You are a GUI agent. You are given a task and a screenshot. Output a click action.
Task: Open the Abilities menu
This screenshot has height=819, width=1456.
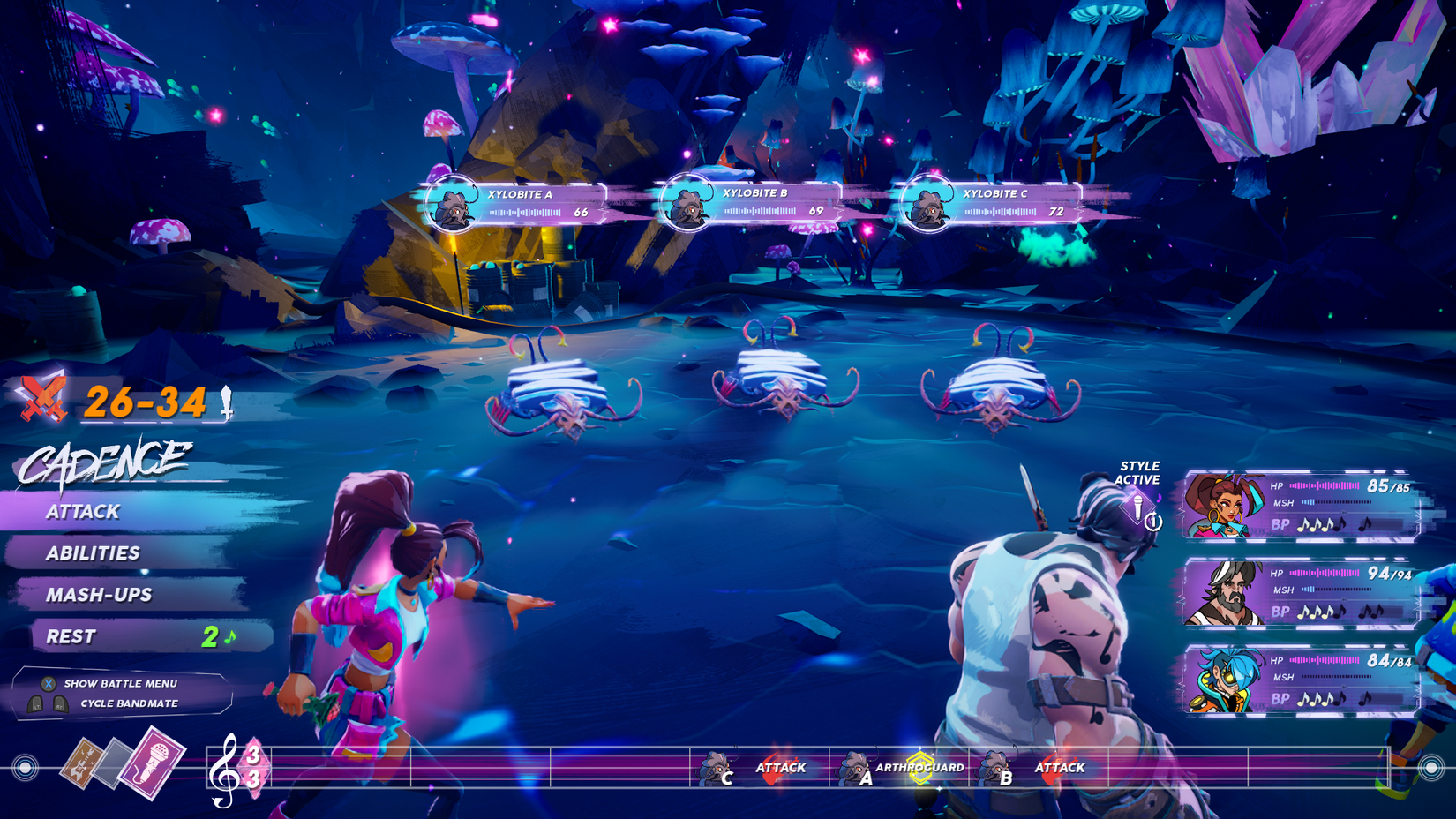coord(94,553)
